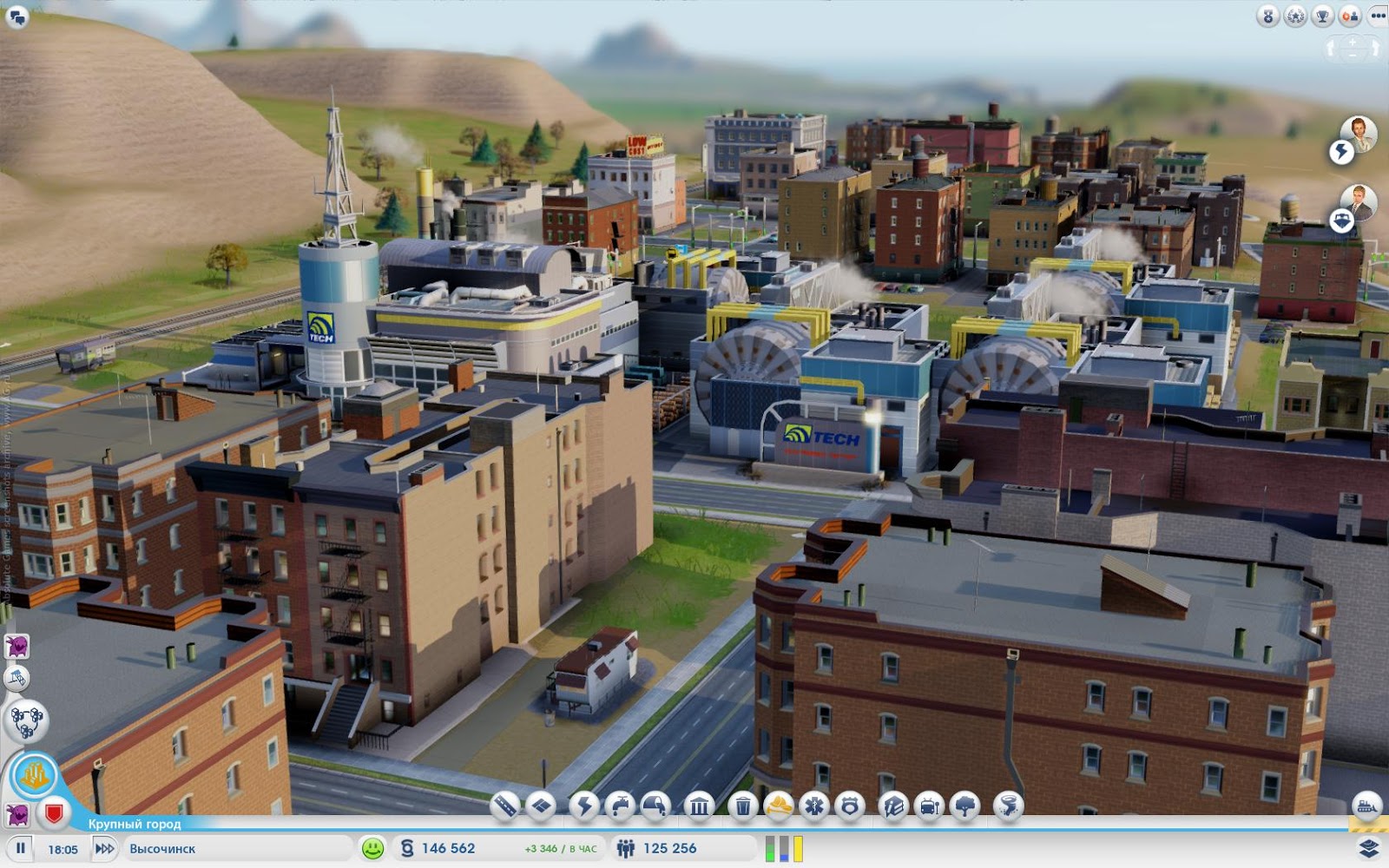Open the Parks menu (tree icon)

965,806
